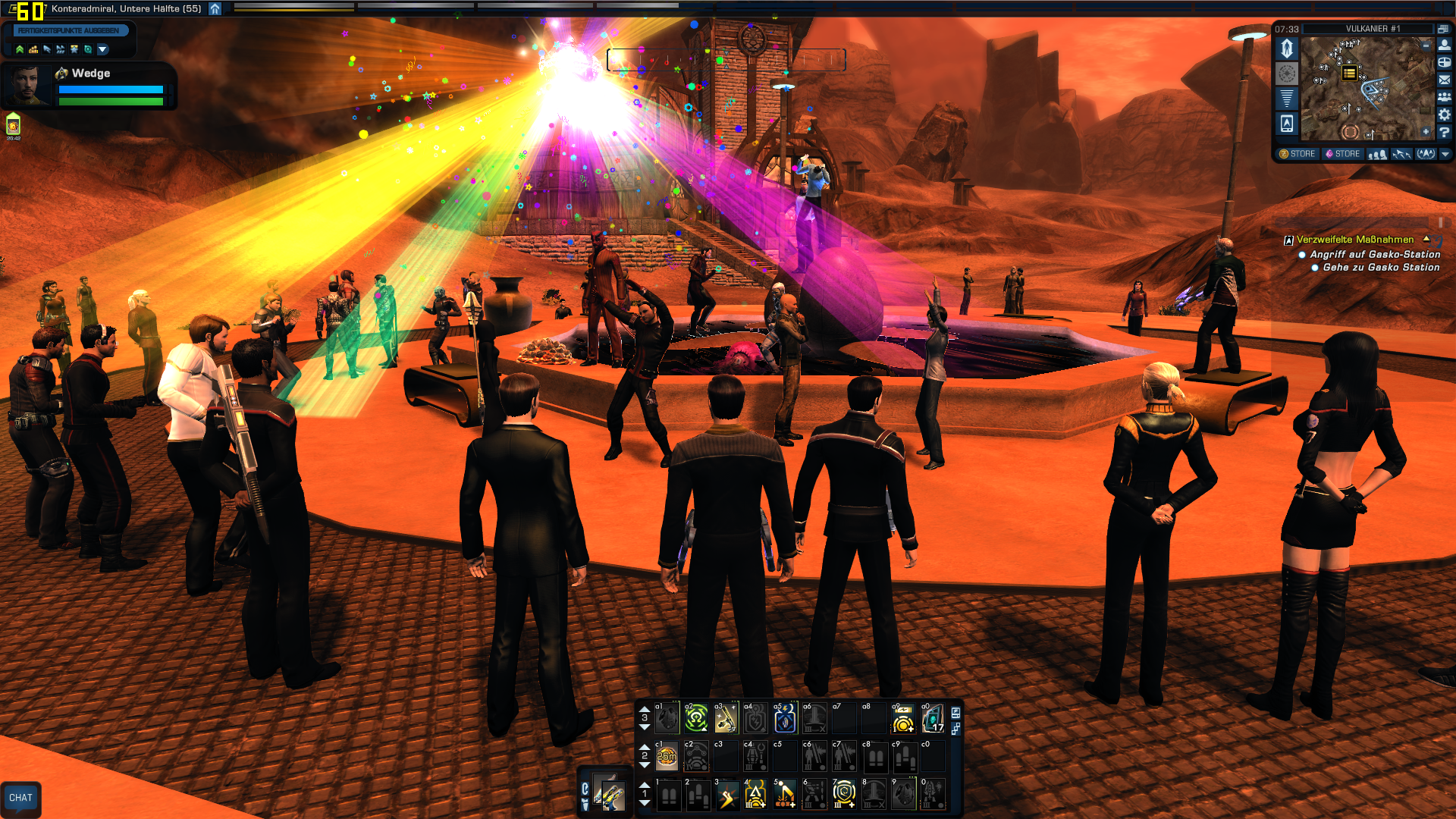1456x819 pixels.
Task: Click the Fertigkeitspunkte Ausgeben button
Action: coord(68,30)
